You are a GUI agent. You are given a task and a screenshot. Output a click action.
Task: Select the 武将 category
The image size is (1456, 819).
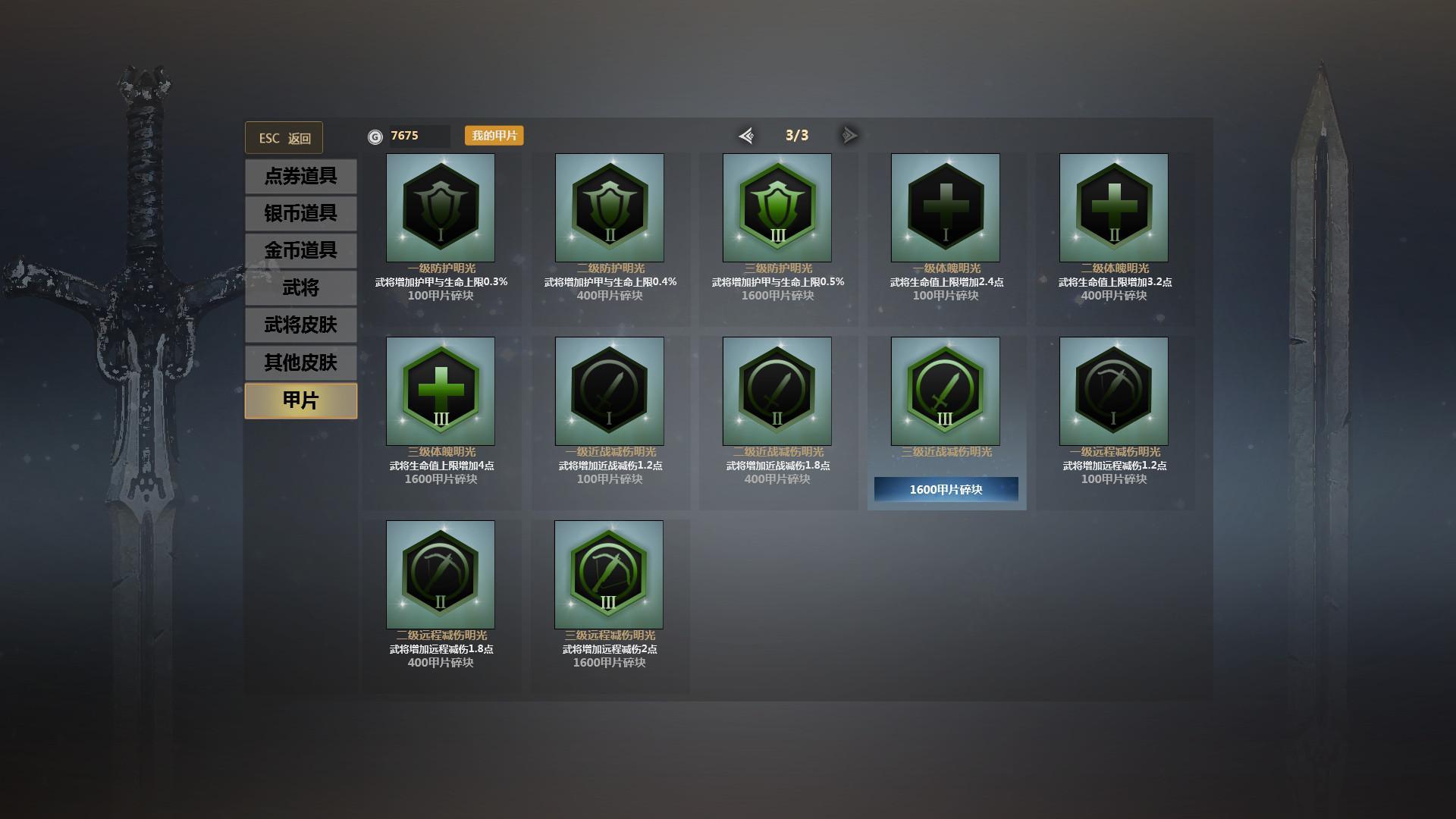pos(300,287)
